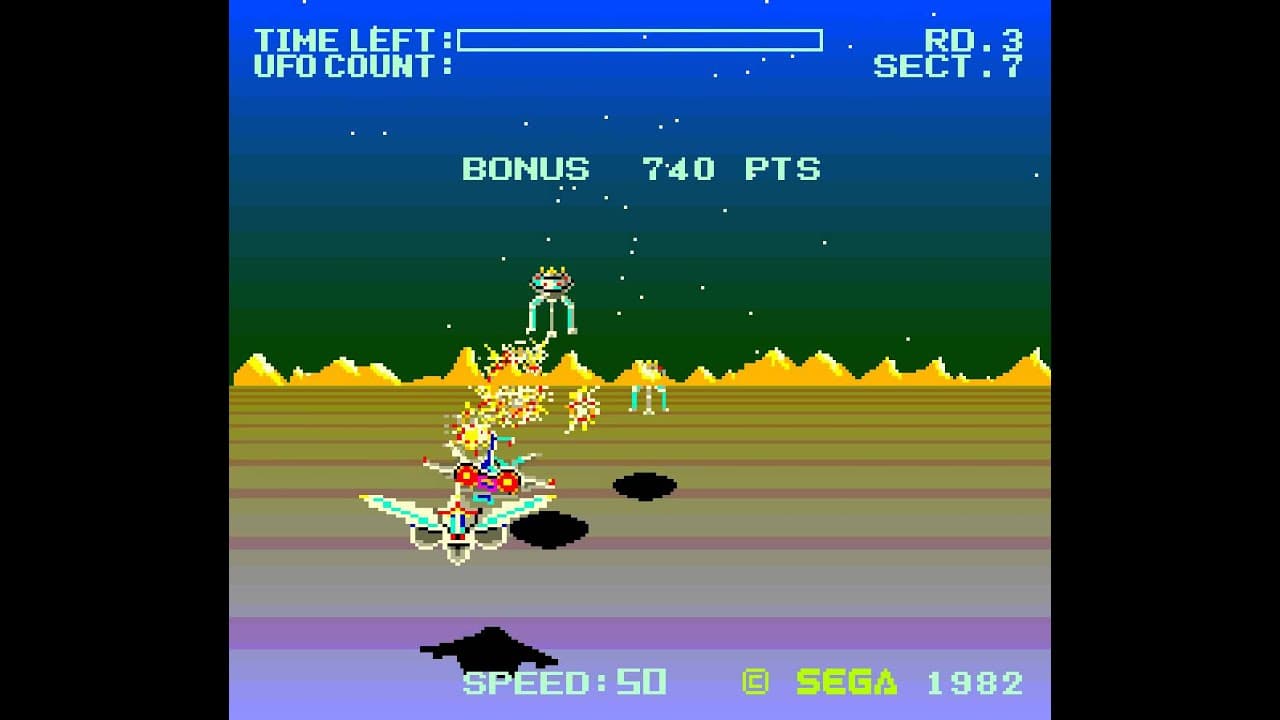1280x720 pixels.
Task: Select the walking robot enemy near the horizon
Action: coord(651,390)
